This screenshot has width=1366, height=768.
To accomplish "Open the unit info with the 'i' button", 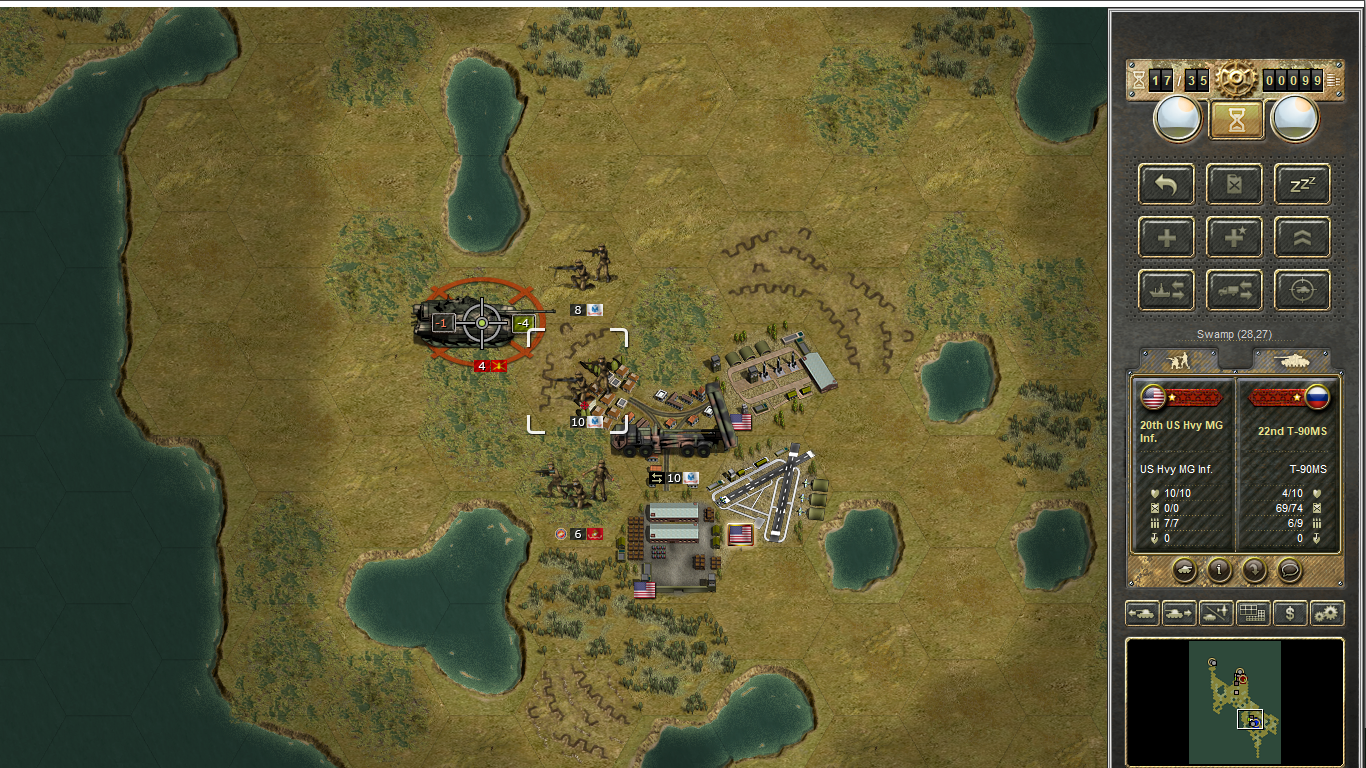I will point(1218,570).
